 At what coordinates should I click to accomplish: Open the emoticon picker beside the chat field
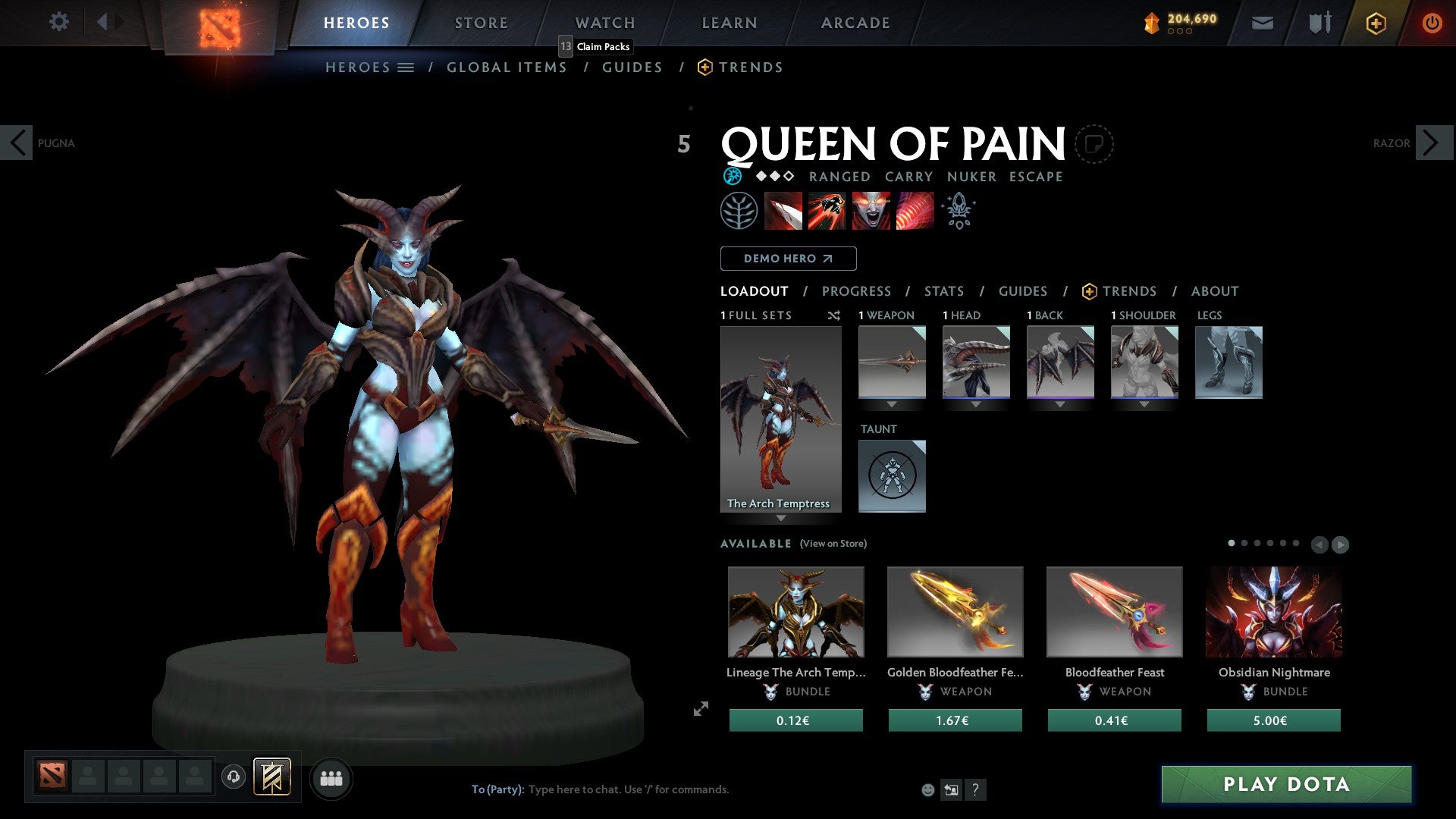(x=927, y=789)
